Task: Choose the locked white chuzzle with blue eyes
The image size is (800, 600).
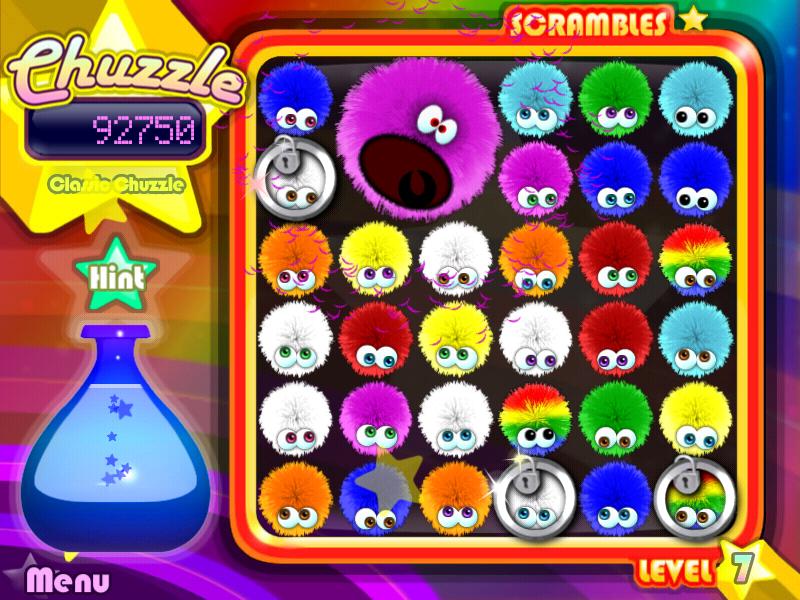Action: [x=534, y=498]
